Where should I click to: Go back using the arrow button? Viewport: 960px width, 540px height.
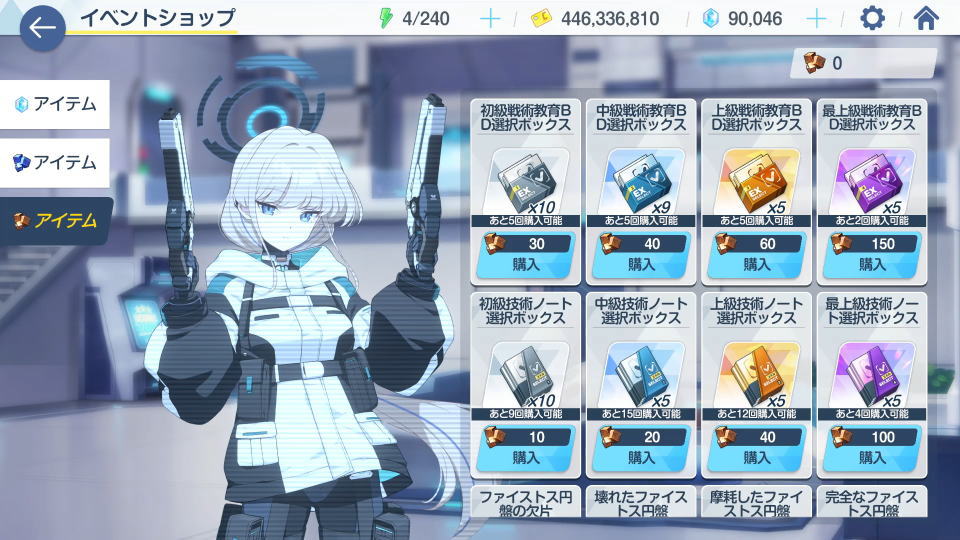(42, 28)
